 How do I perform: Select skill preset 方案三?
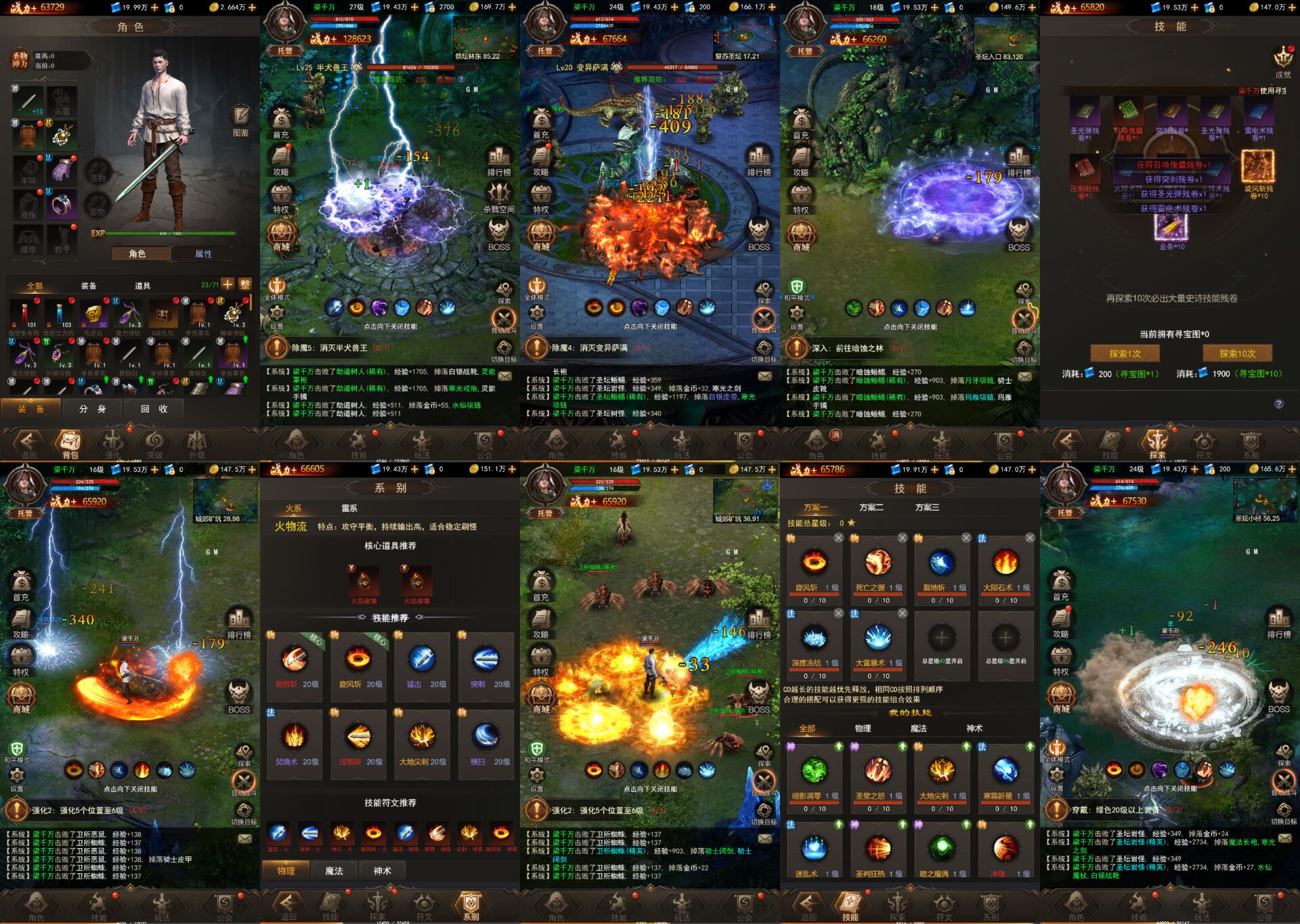click(927, 507)
